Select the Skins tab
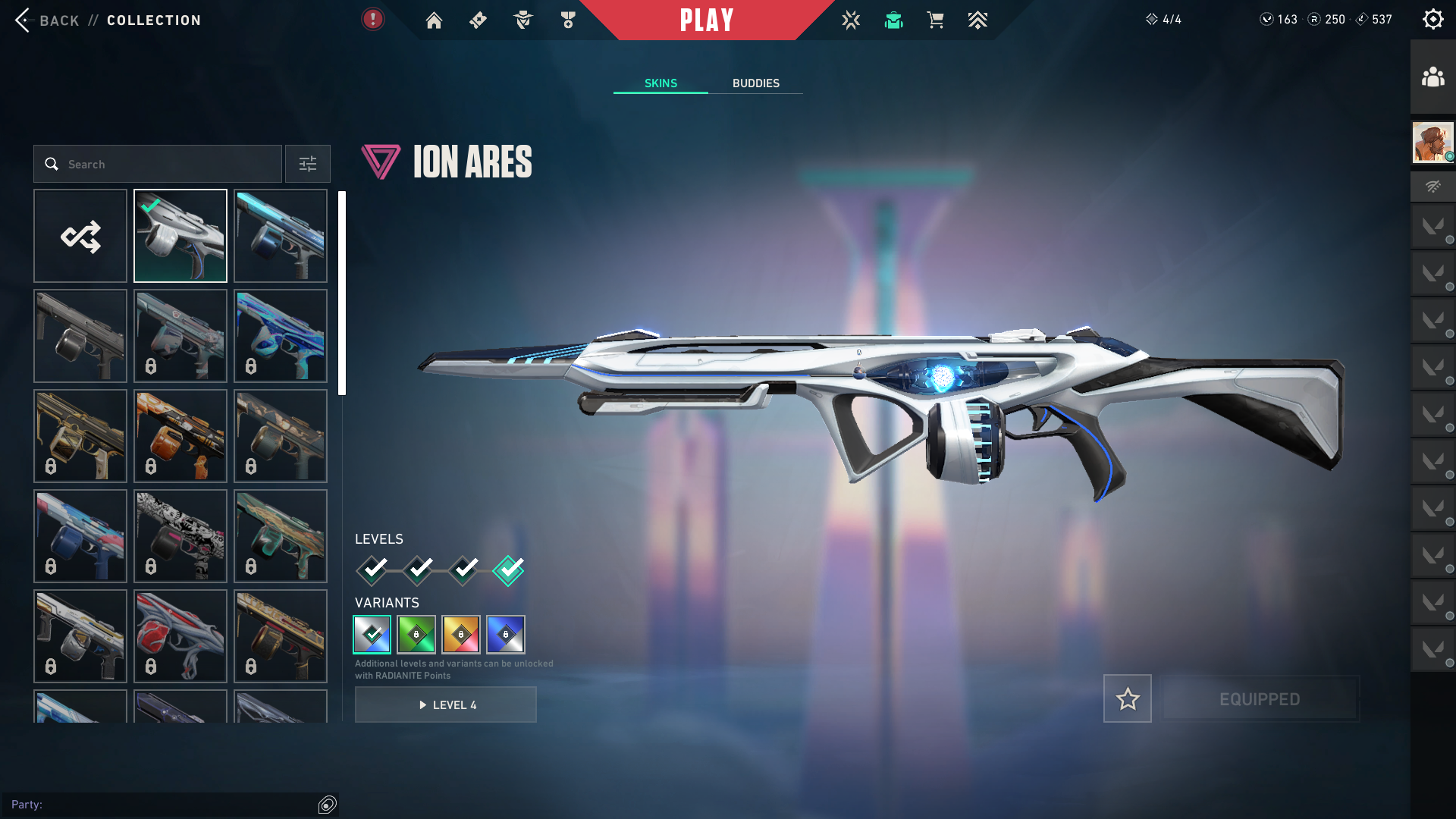1456x819 pixels. pyautogui.click(x=661, y=83)
